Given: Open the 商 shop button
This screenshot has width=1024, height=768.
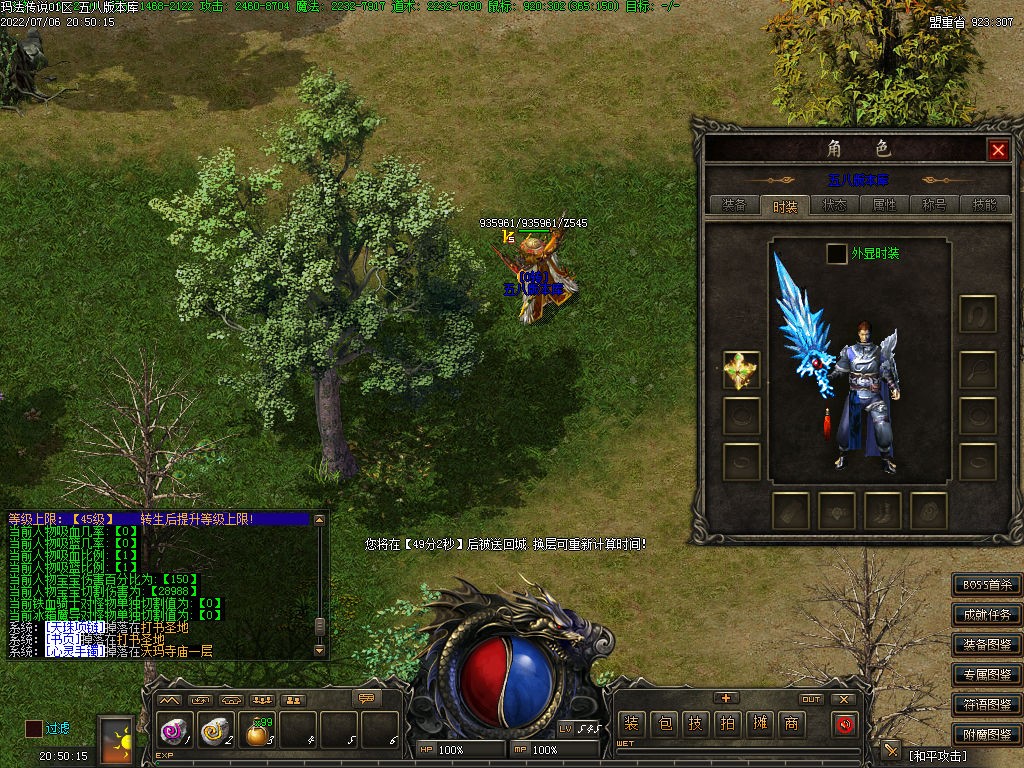Looking at the screenshot, I should 791,724.
